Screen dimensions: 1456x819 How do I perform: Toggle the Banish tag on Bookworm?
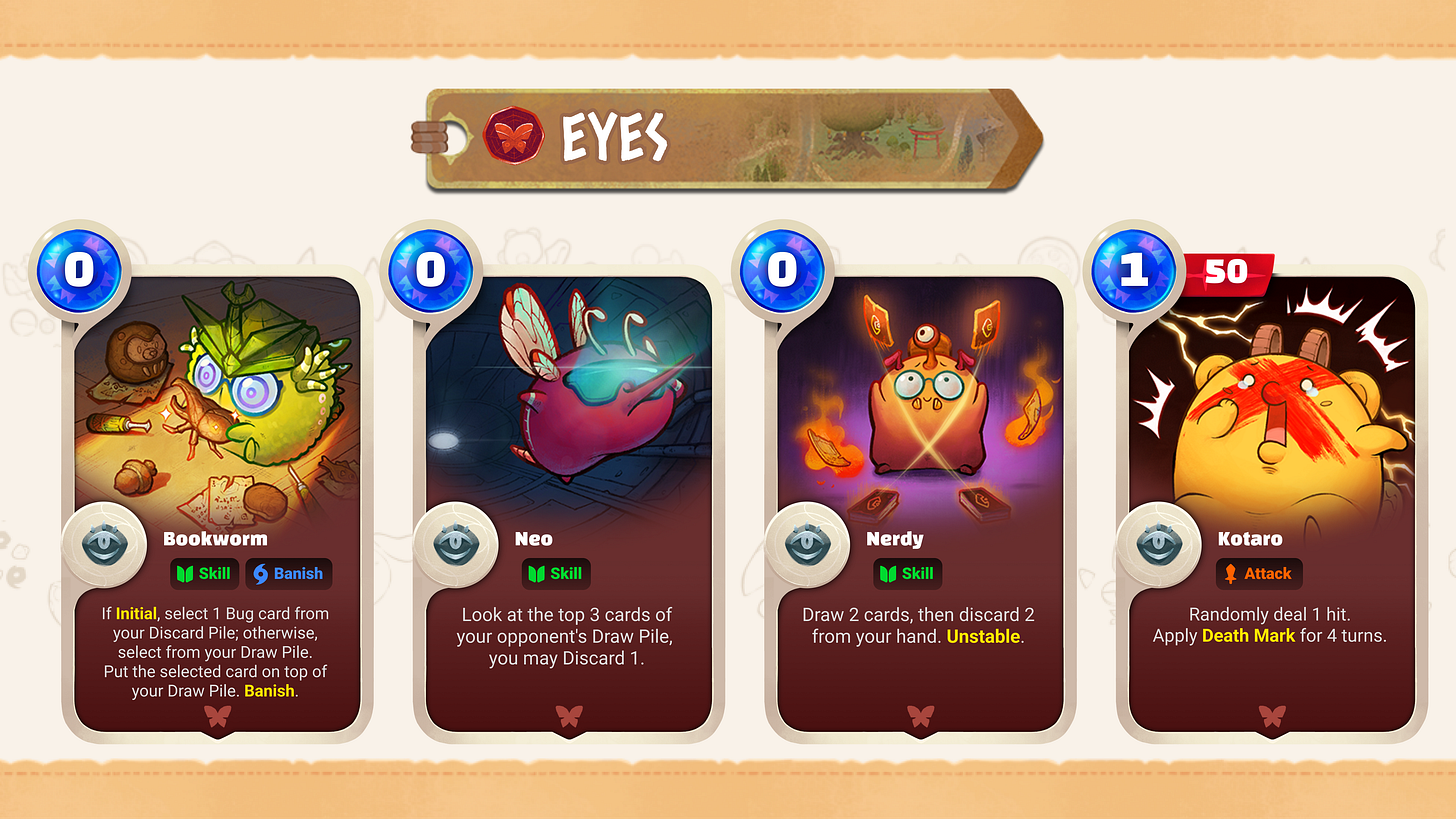tap(288, 573)
